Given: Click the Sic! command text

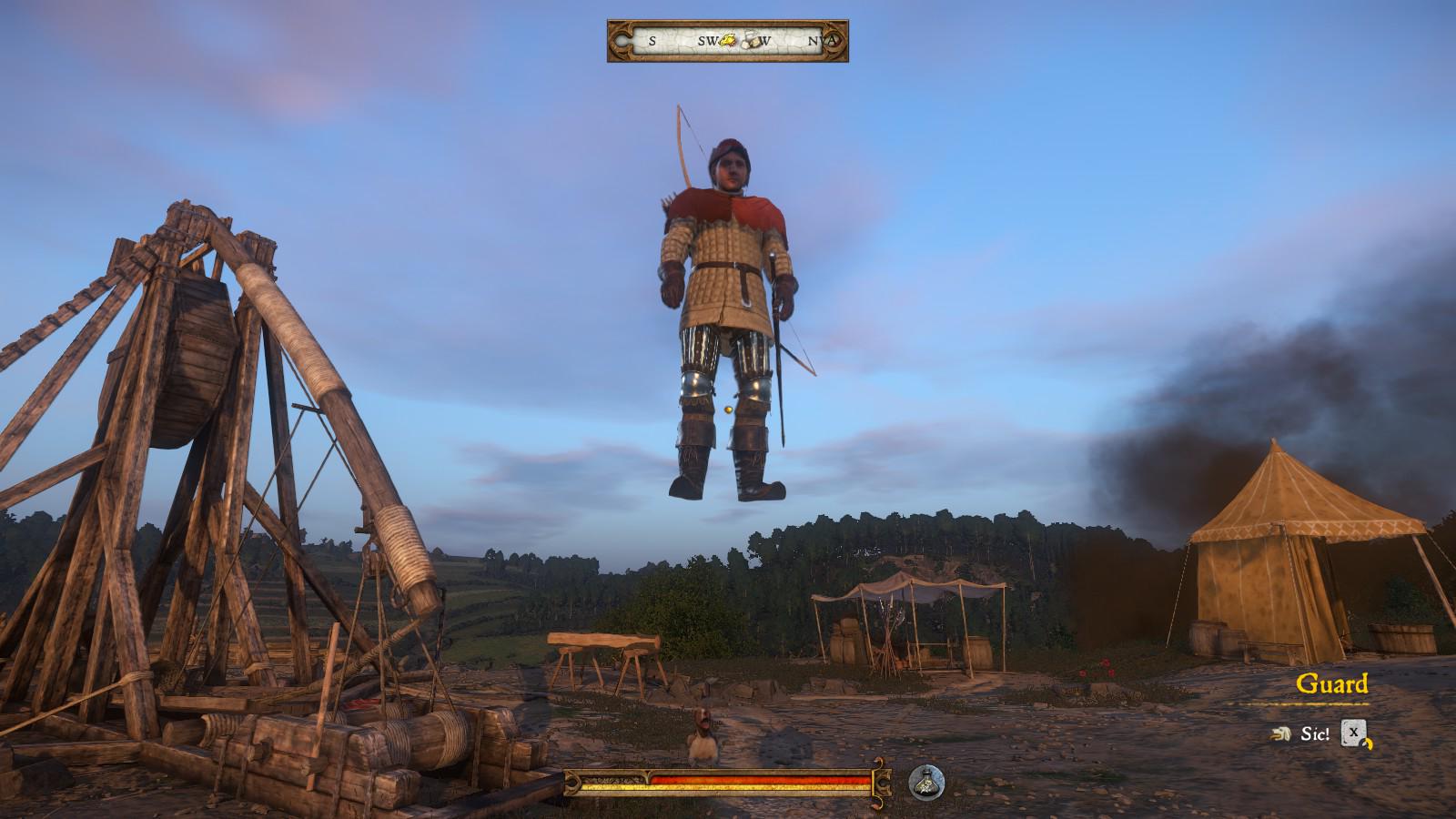Looking at the screenshot, I should point(1314,733).
